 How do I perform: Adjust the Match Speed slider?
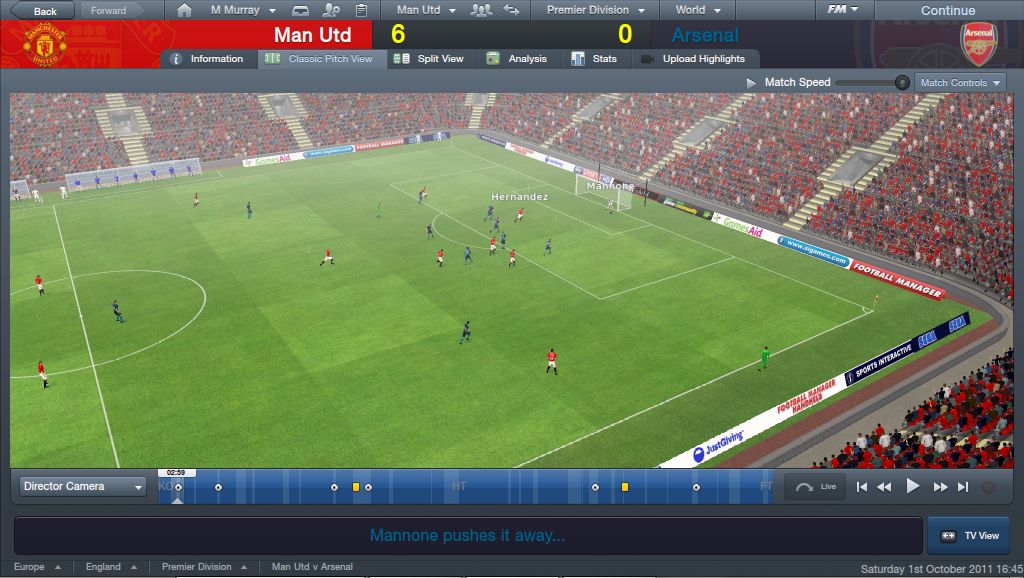click(x=902, y=83)
